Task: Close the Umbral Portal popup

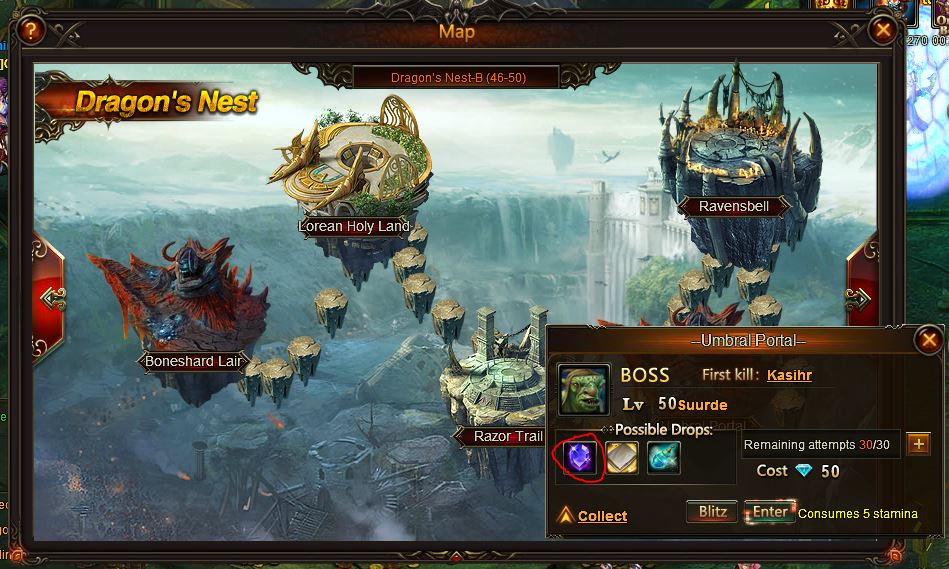Action: coord(929,341)
